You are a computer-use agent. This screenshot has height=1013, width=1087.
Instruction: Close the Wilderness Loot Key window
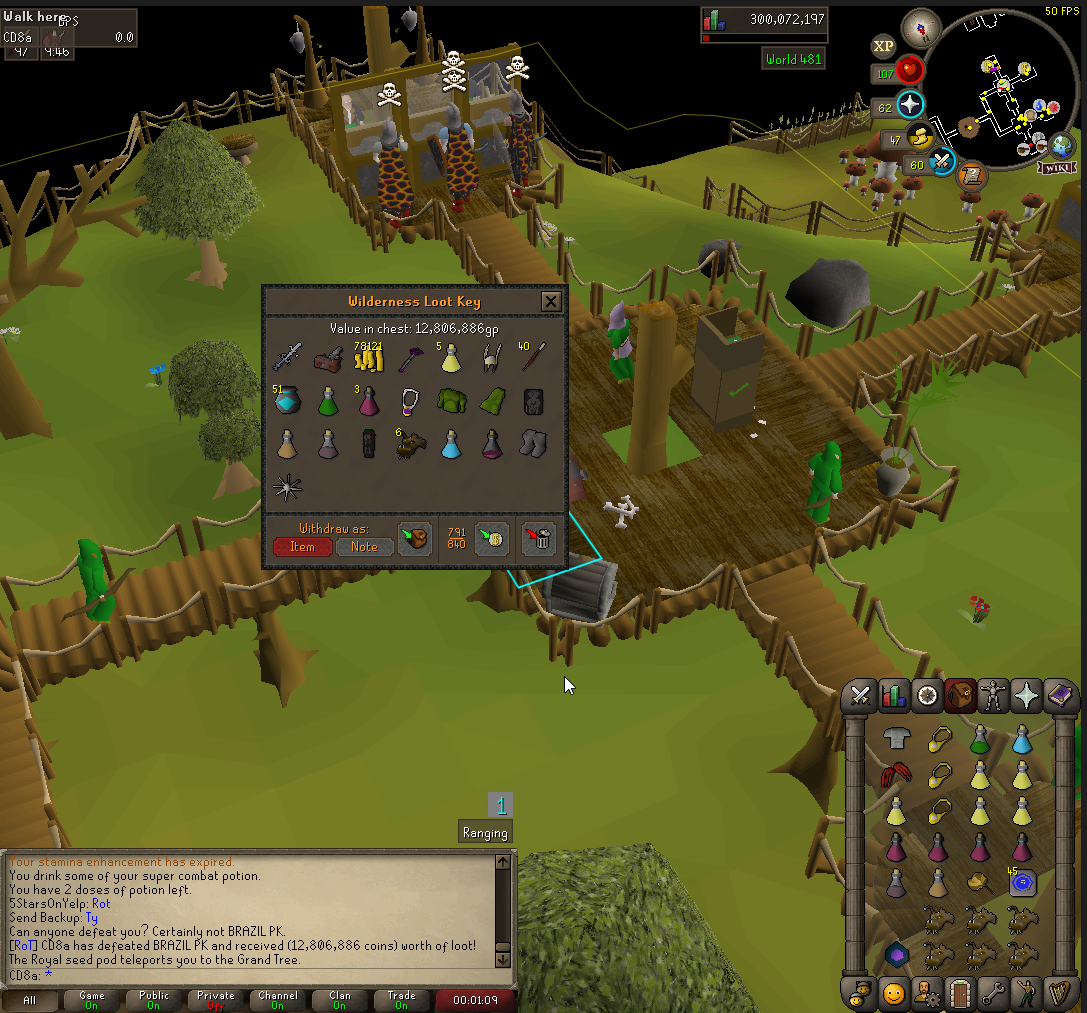click(550, 301)
